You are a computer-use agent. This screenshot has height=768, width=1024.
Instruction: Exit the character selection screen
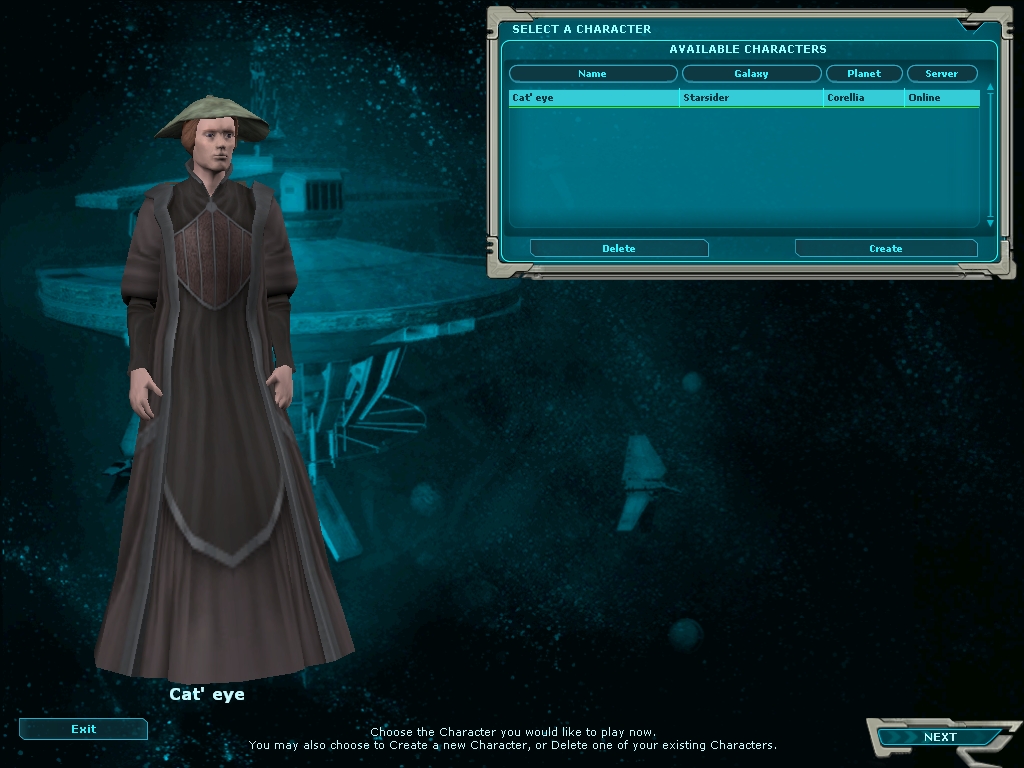(83, 729)
